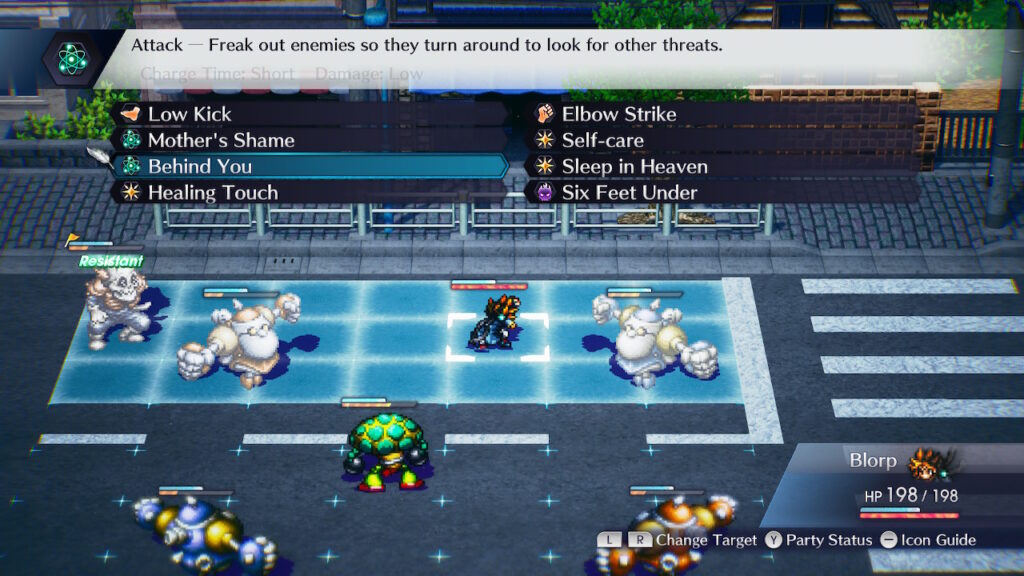This screenshot has width=1024, height=576.
Task: Pick the highlighted Behind You skill
Action: pyautogui.click(x=200, y=166)
